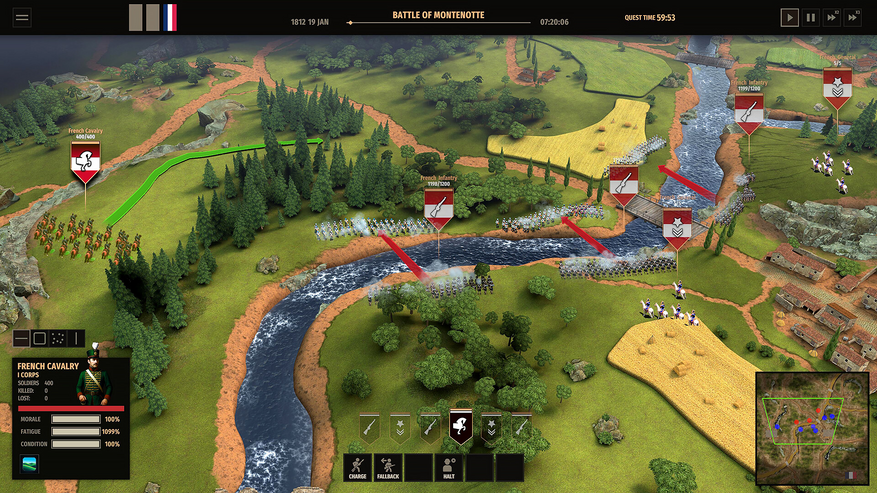Issue the Fallback order
This screenshot has width=877, height=493.
coord(388,467)
